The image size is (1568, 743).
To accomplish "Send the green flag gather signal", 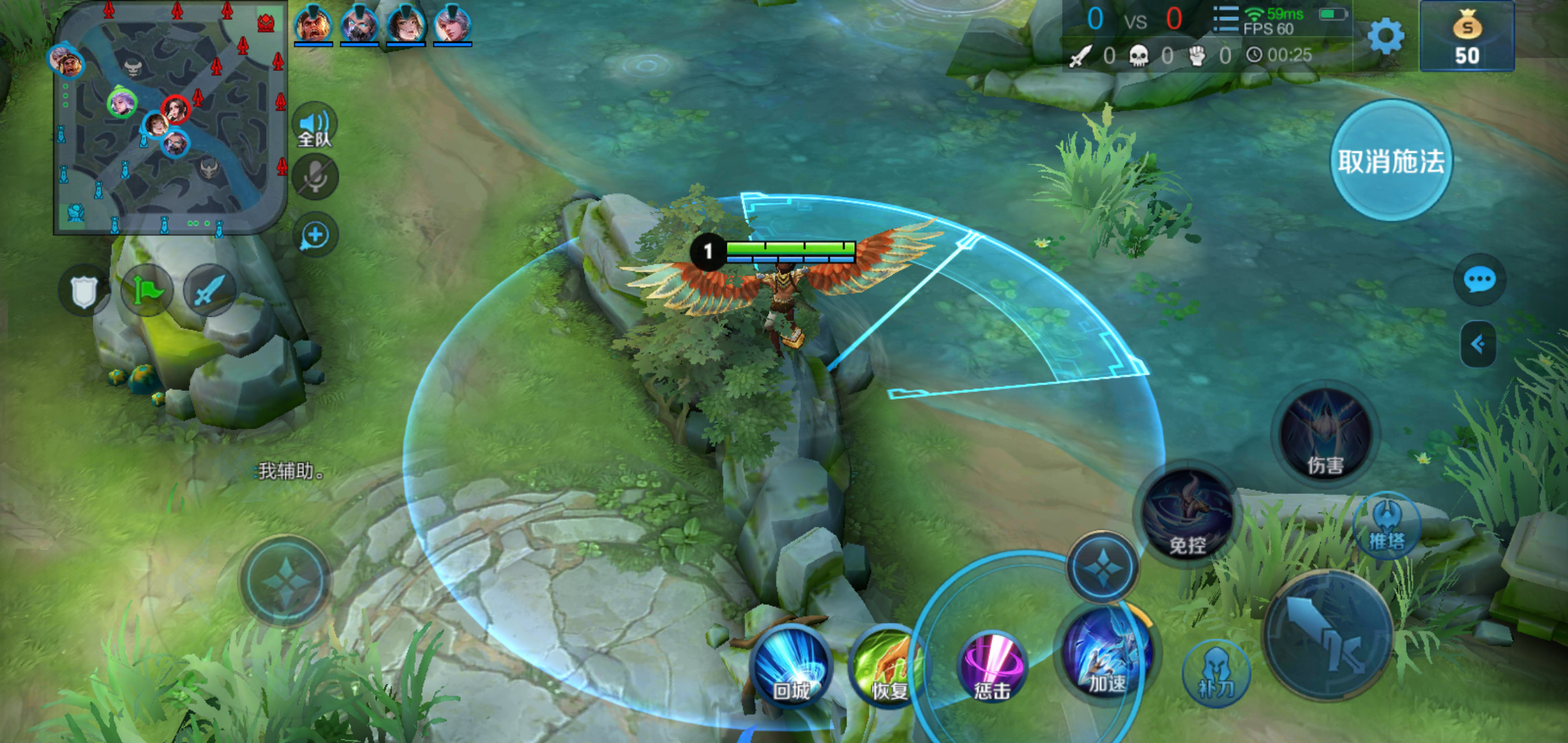I will 146,291.
